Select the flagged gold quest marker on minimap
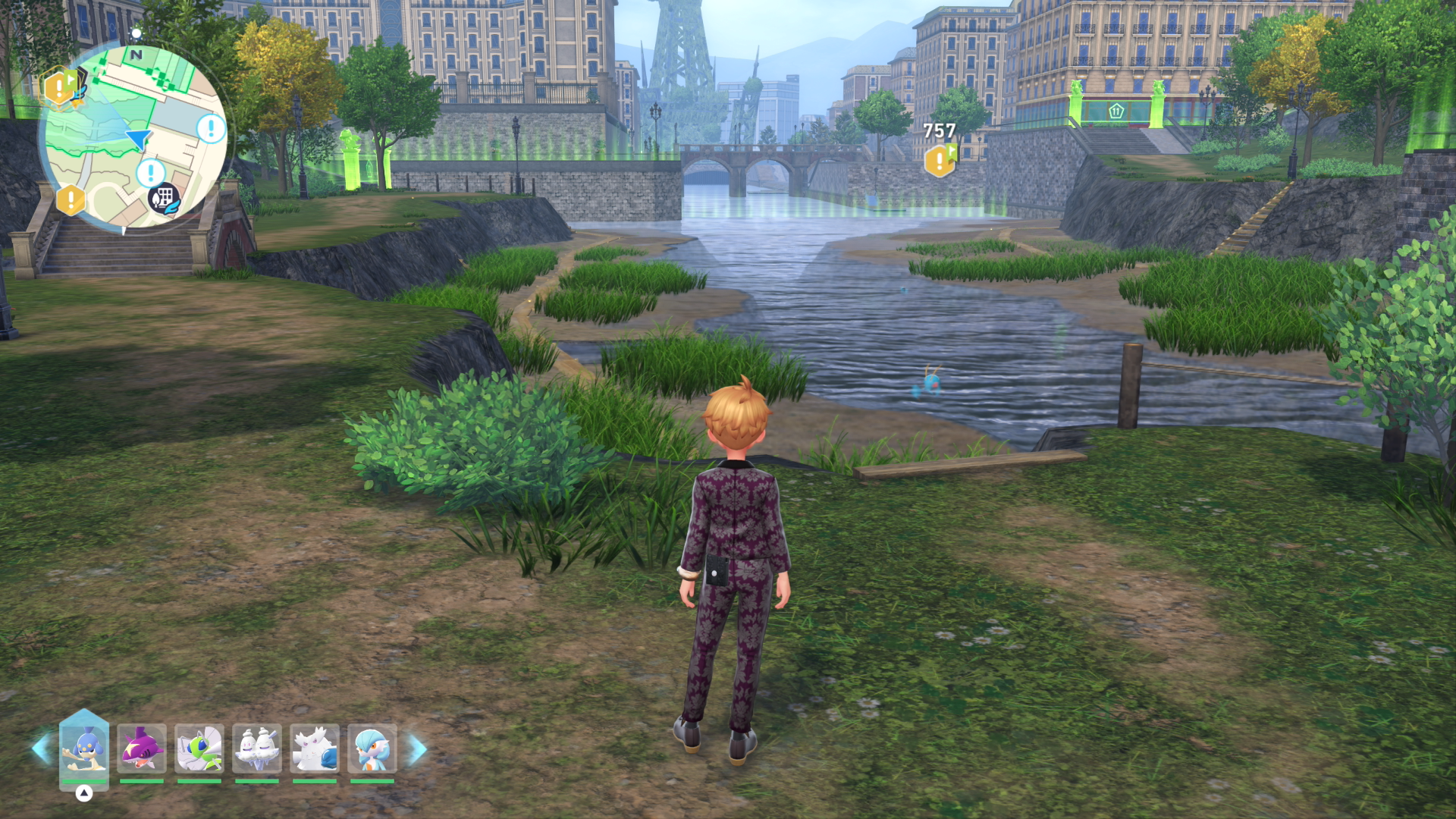 click(61, 87)
